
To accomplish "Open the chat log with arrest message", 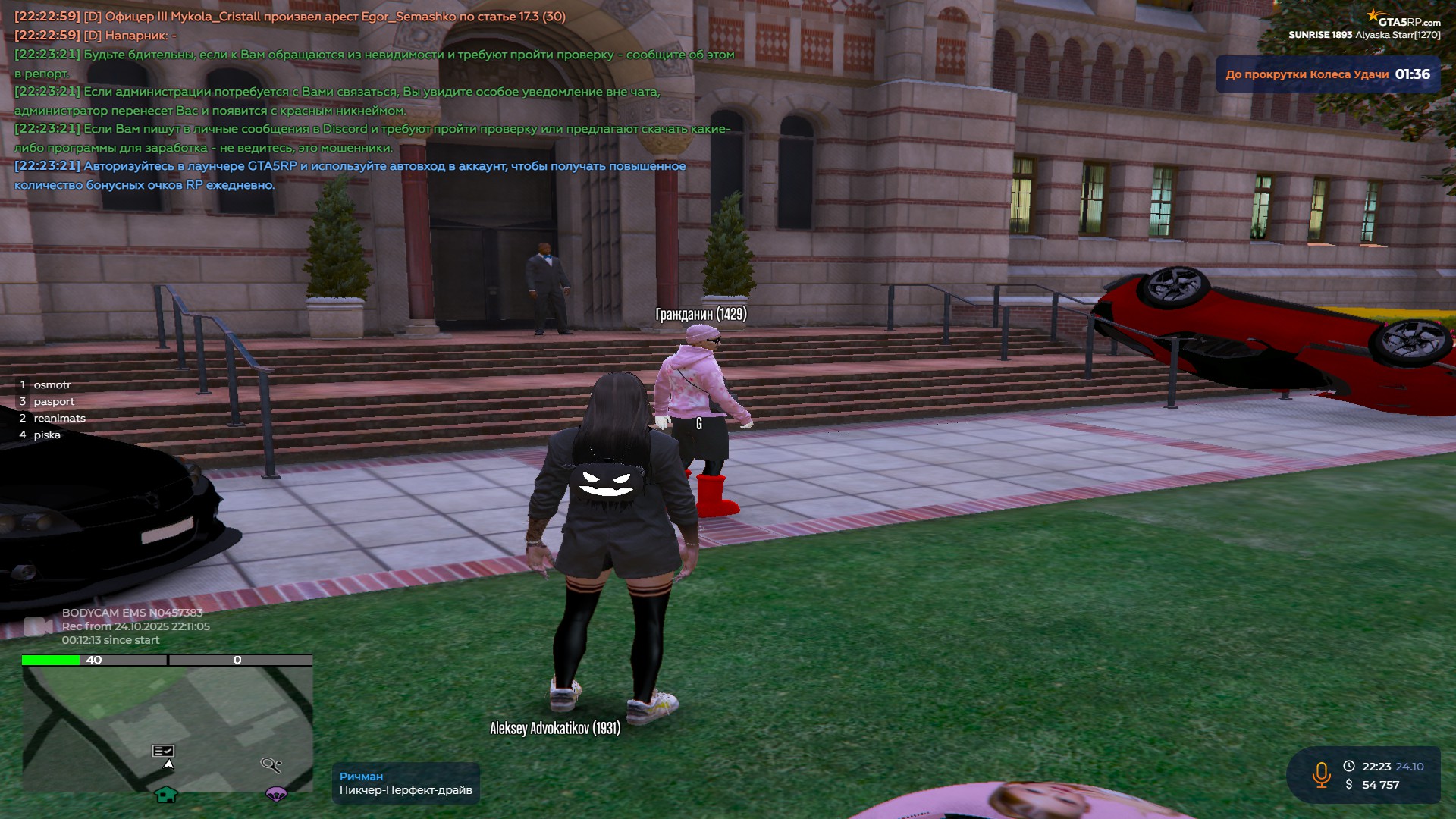I will click(x=290, y=17).
